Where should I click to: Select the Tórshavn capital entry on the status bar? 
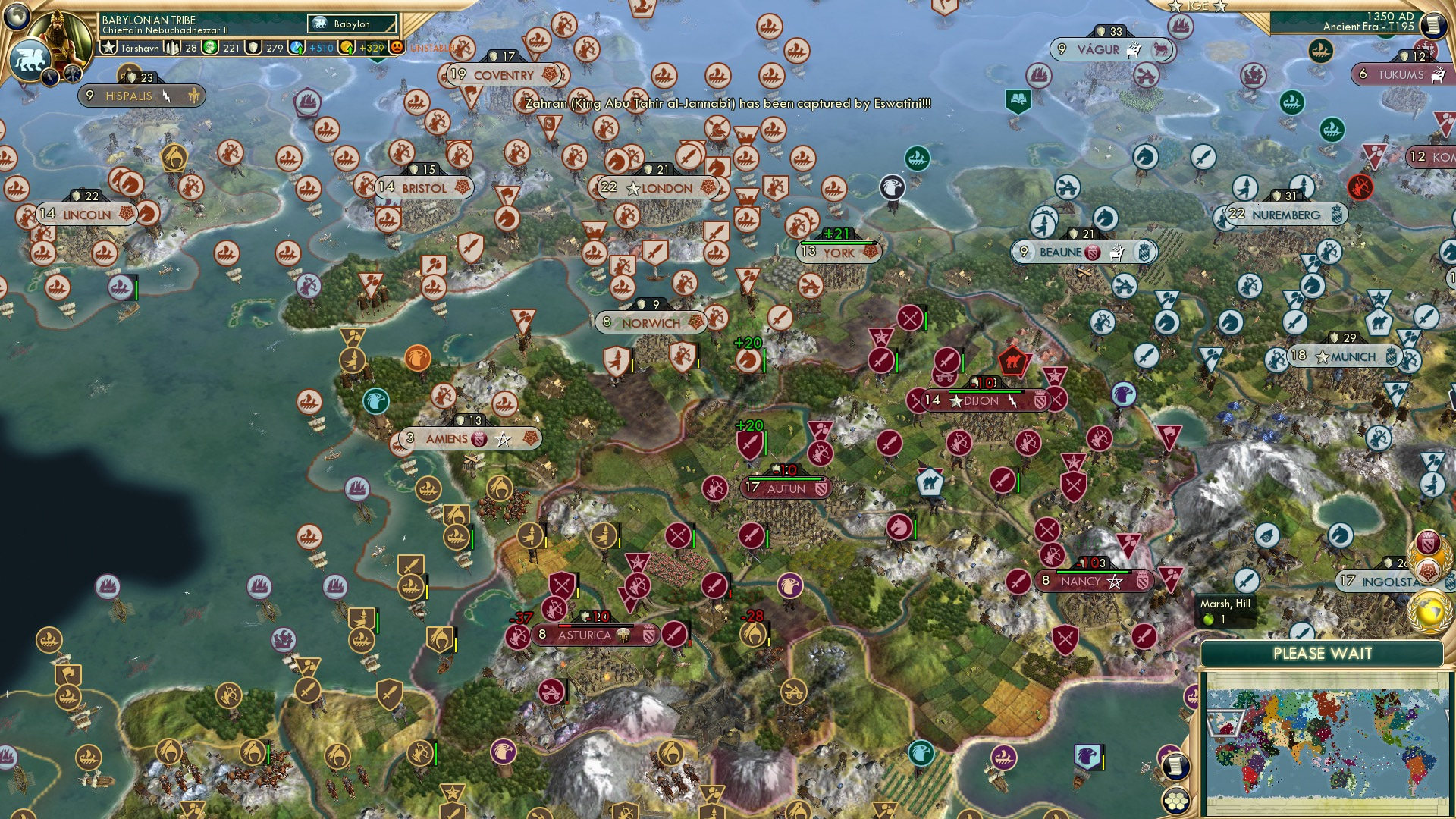[140, 48]
